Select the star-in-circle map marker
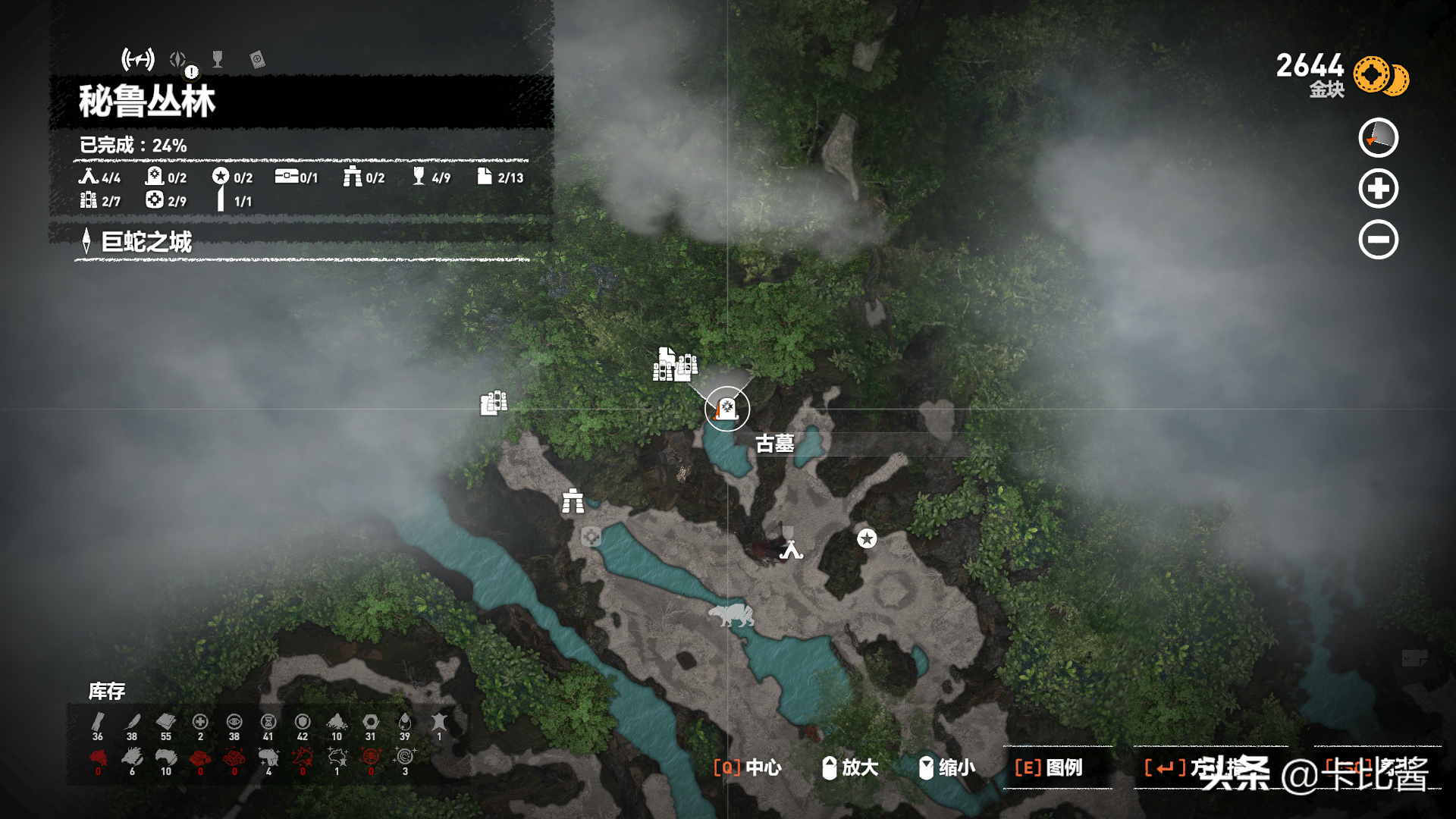 click(x=867, y=538)
